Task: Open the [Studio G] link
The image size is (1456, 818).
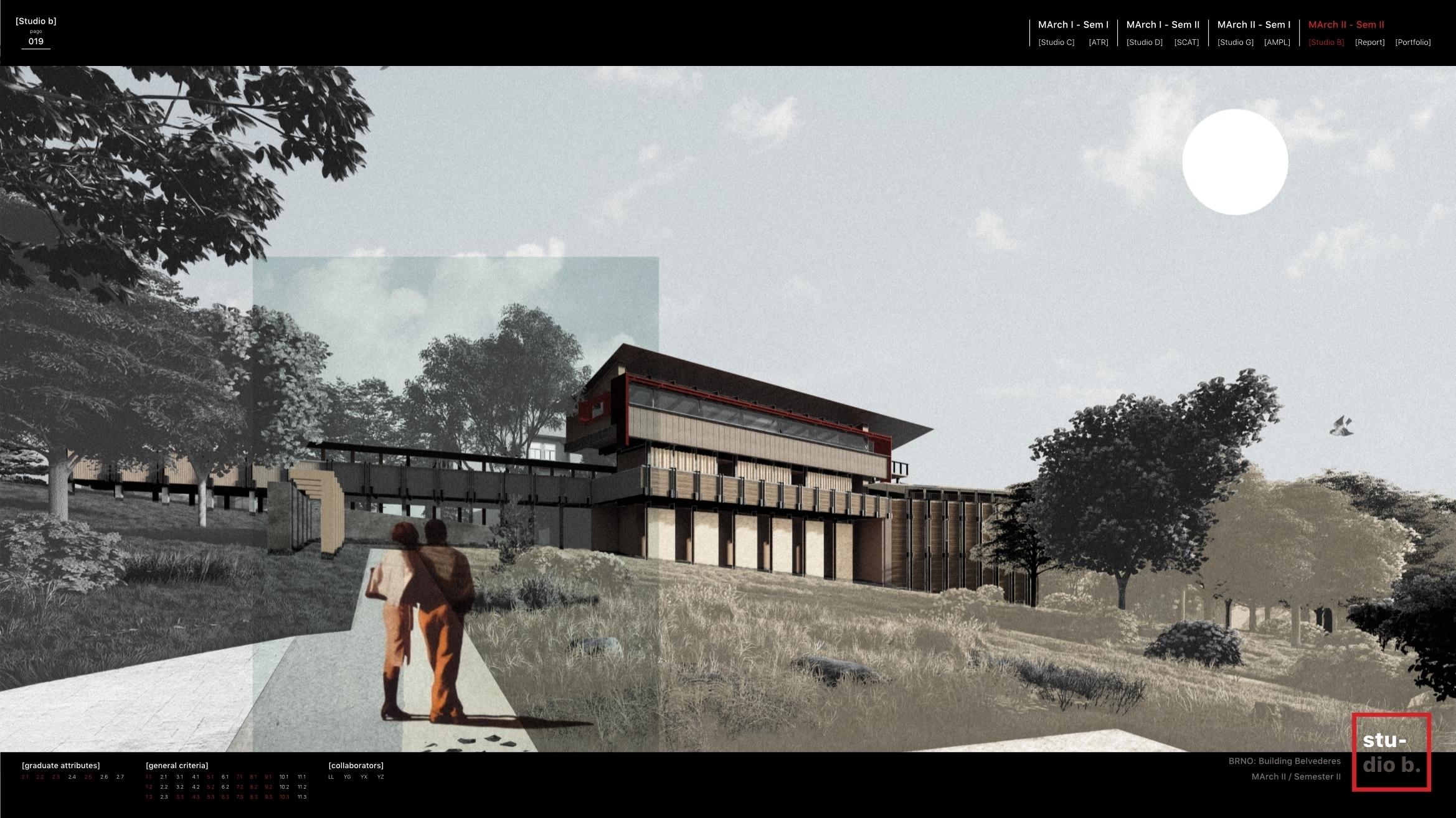Action: click(1235, 42)
